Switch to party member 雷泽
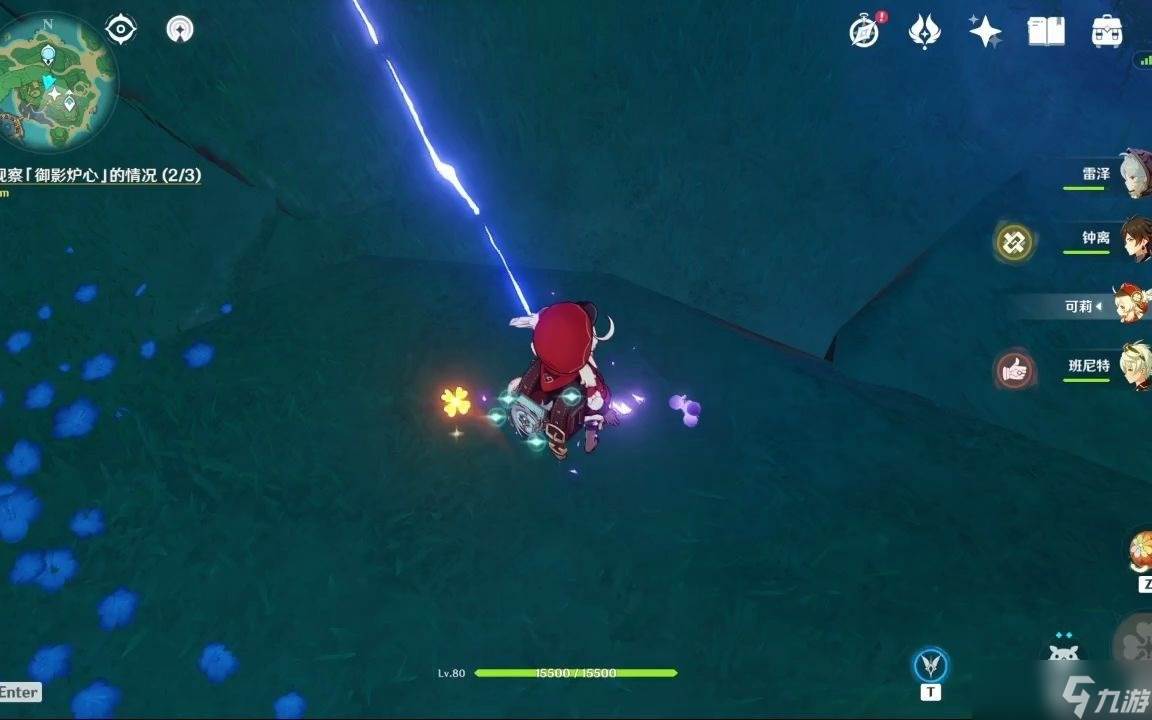Image resolution: width=1152 pixels, height=720 pixels. tap(1134, 174)
